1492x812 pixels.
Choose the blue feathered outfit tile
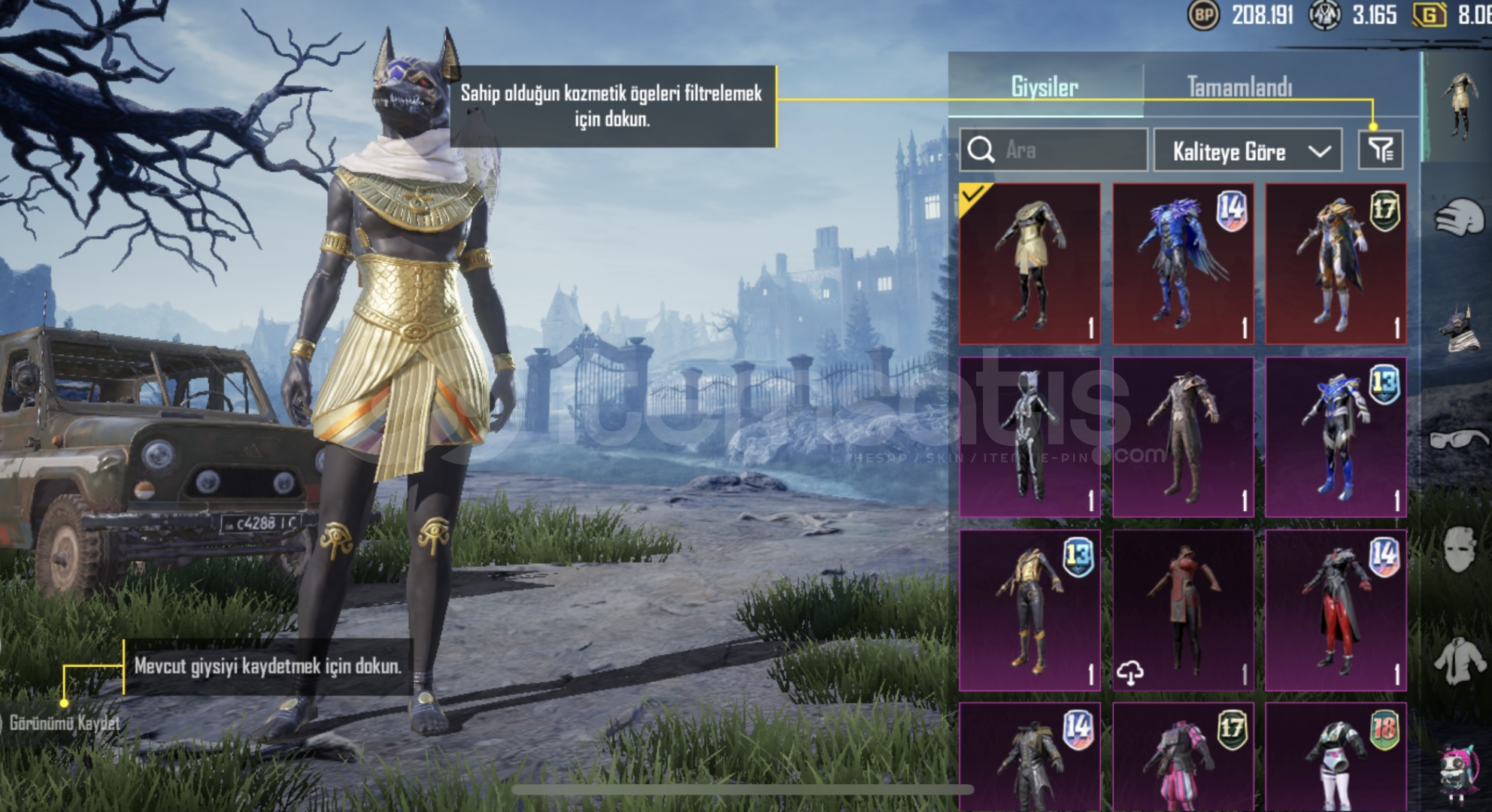pyautogui.click(x=1183, y=263)
